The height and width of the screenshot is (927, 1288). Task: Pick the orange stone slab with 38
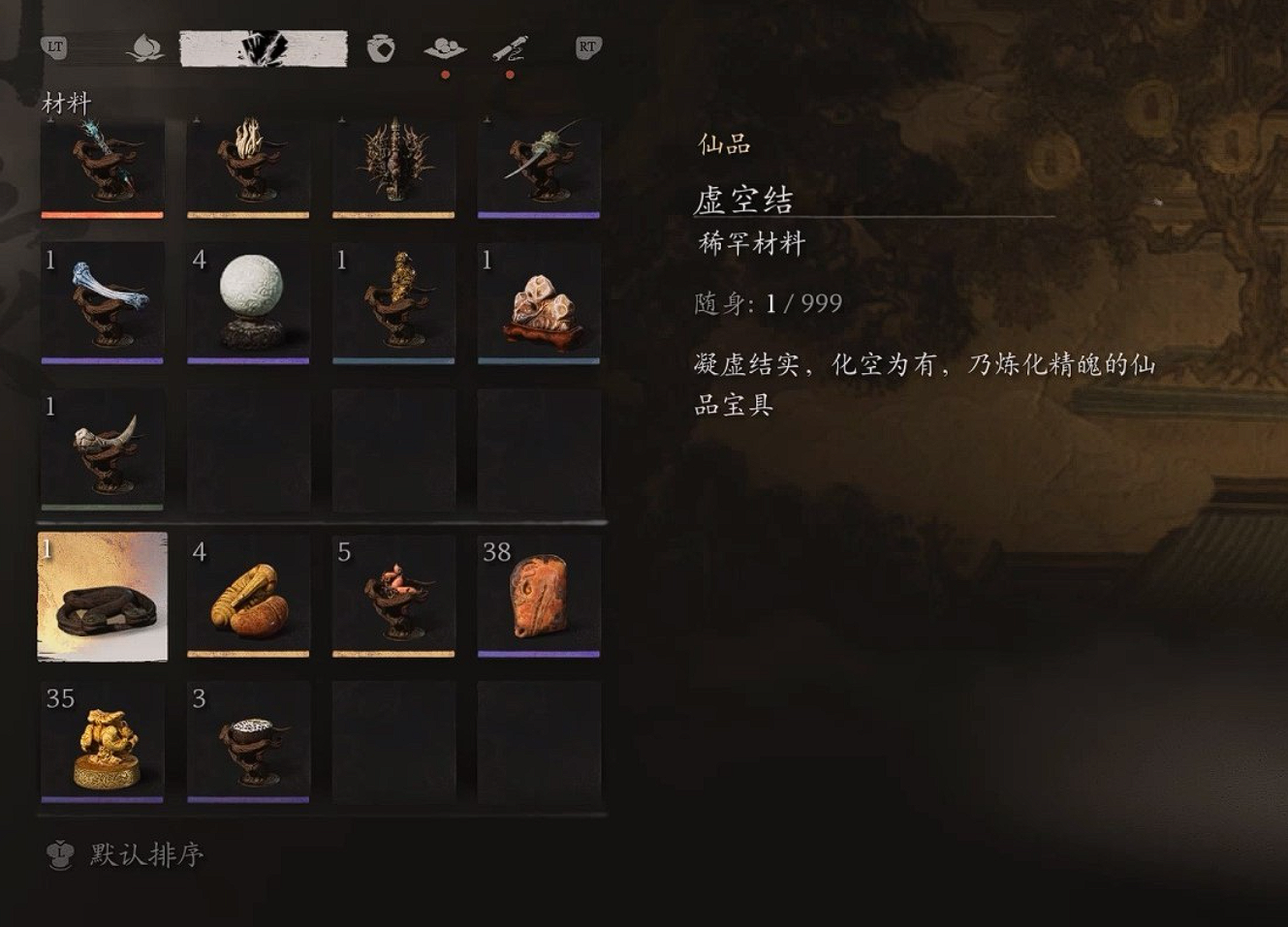click(x=539, y=596)
